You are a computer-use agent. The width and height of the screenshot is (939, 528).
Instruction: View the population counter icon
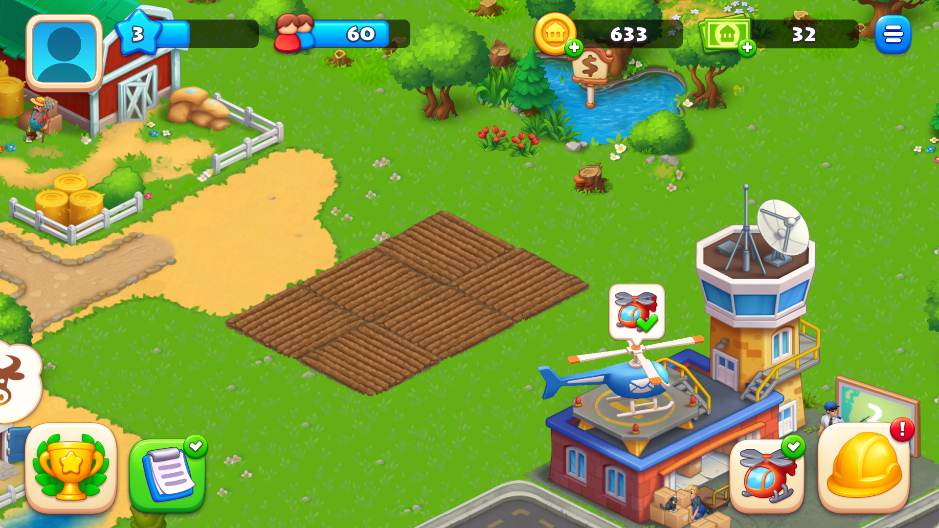pyautogui.click(x=293, y=34)
